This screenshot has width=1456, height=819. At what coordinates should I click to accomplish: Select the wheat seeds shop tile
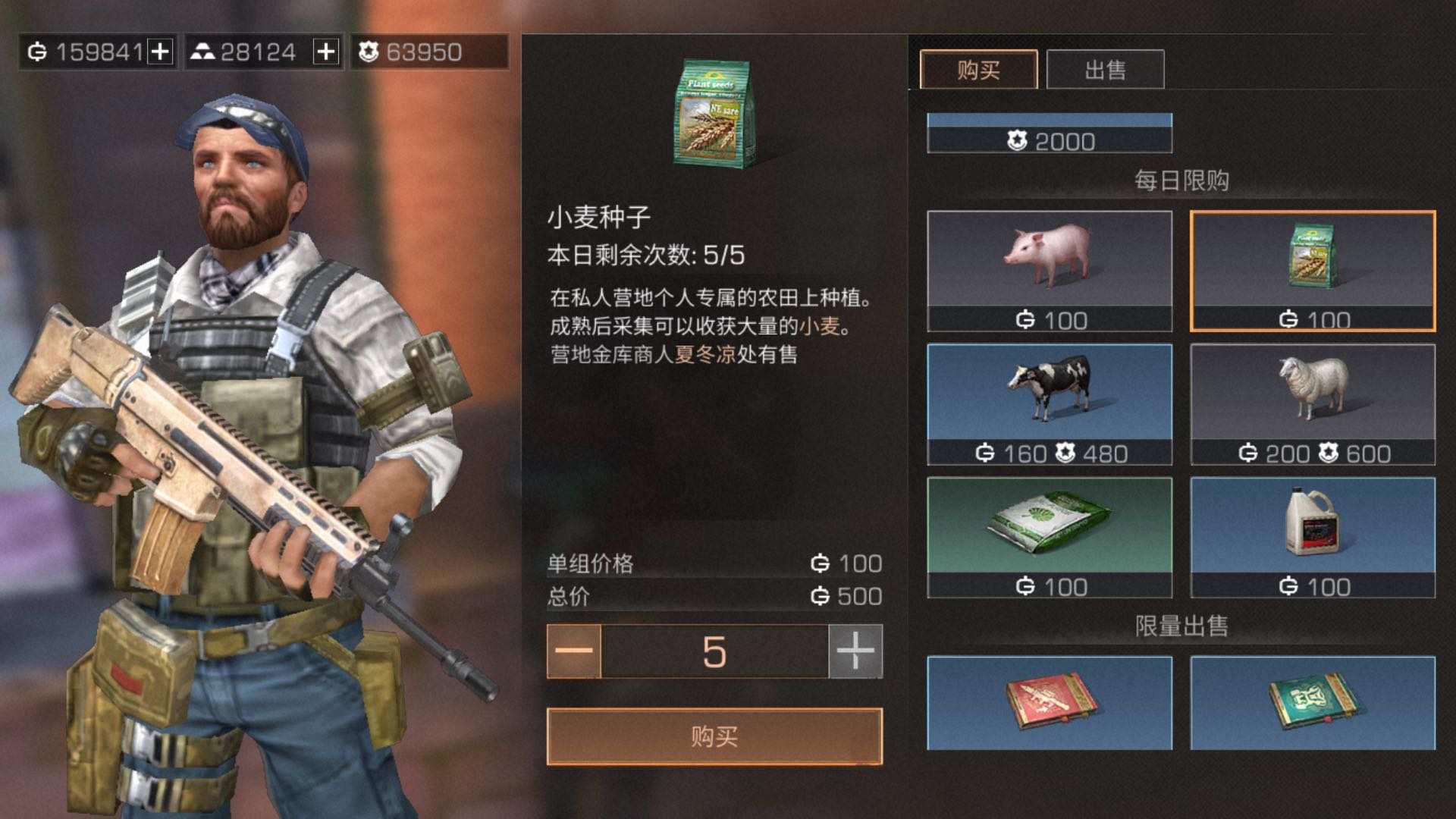click(x=1313, y=271)
